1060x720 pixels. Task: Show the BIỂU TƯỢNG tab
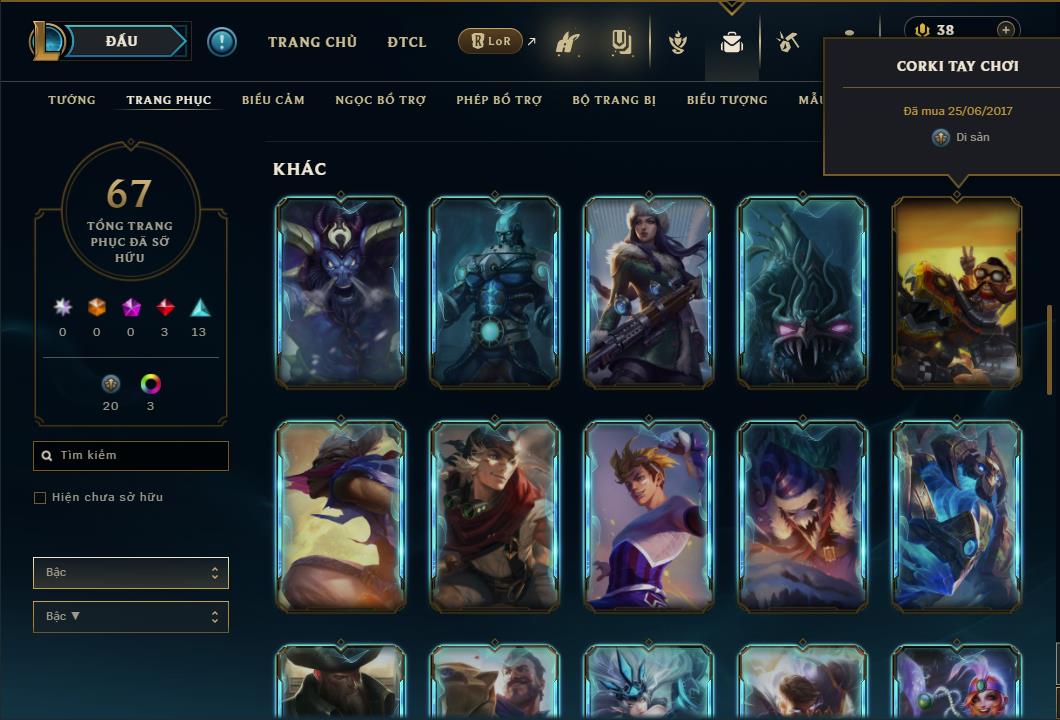(x=727, y=100)
